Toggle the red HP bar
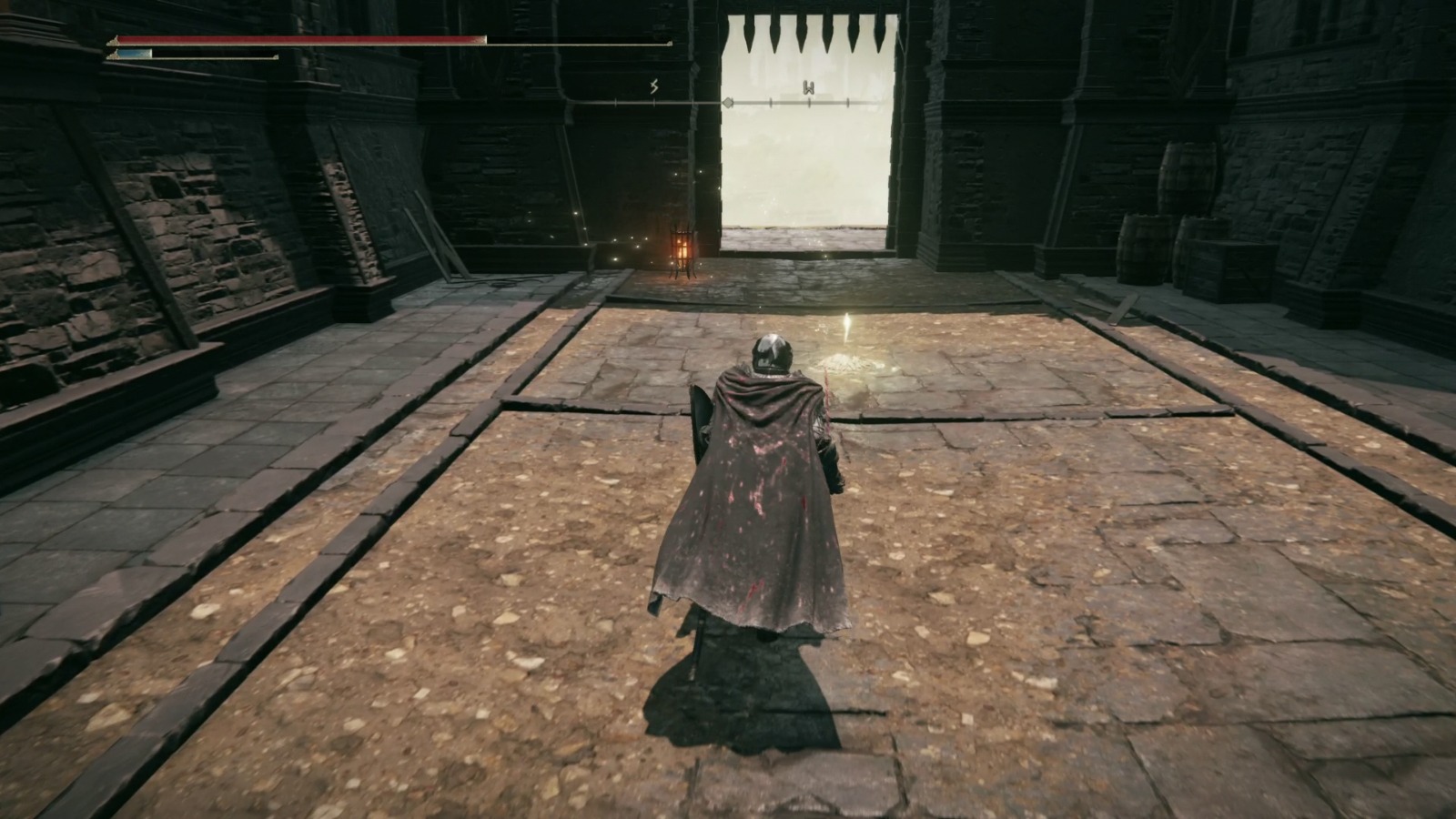This screenshot has height=819, width=1456. pyautogui.click(x=300, y=40)
